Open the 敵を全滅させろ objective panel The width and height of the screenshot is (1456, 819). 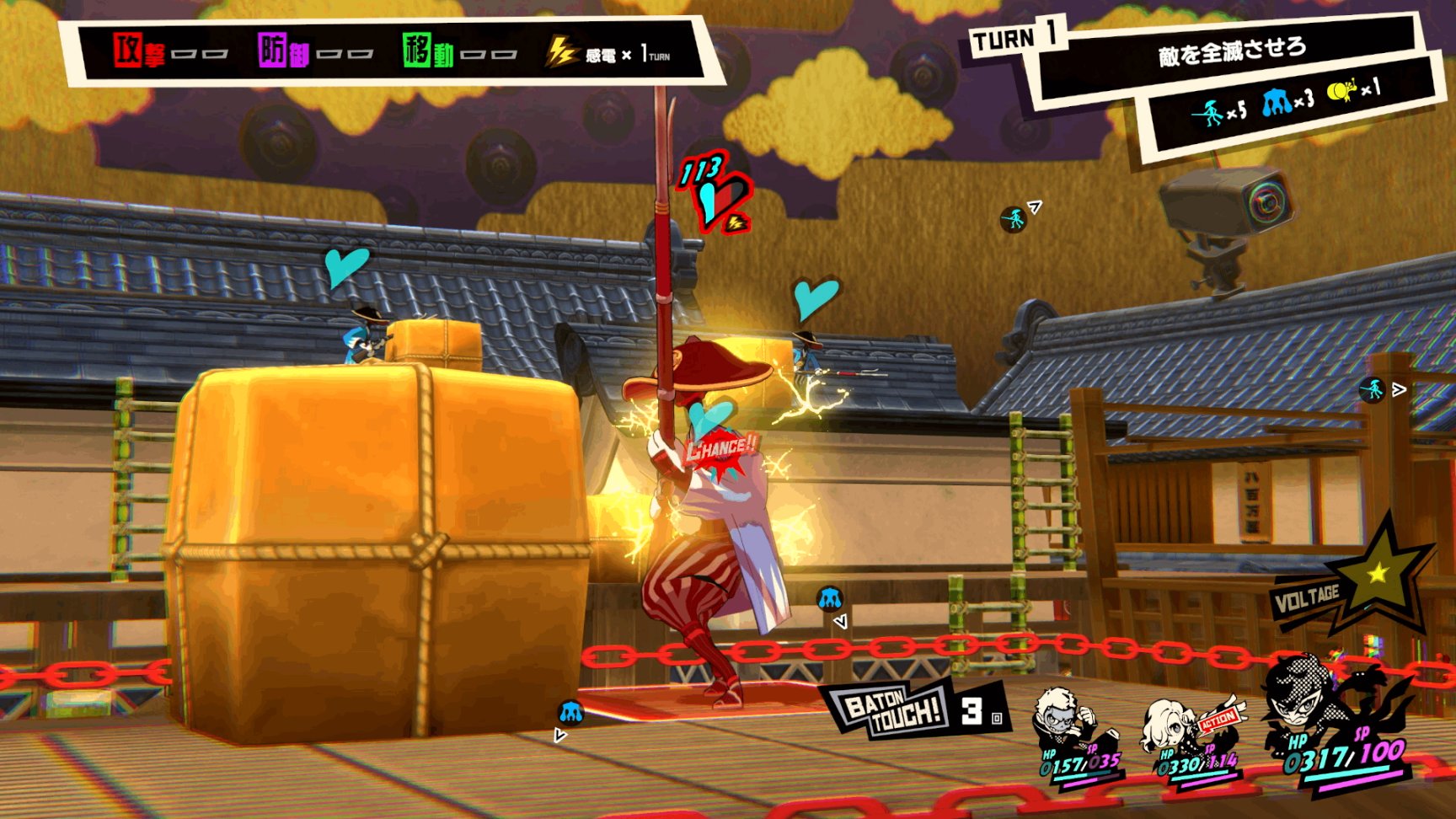(1232, 52)
